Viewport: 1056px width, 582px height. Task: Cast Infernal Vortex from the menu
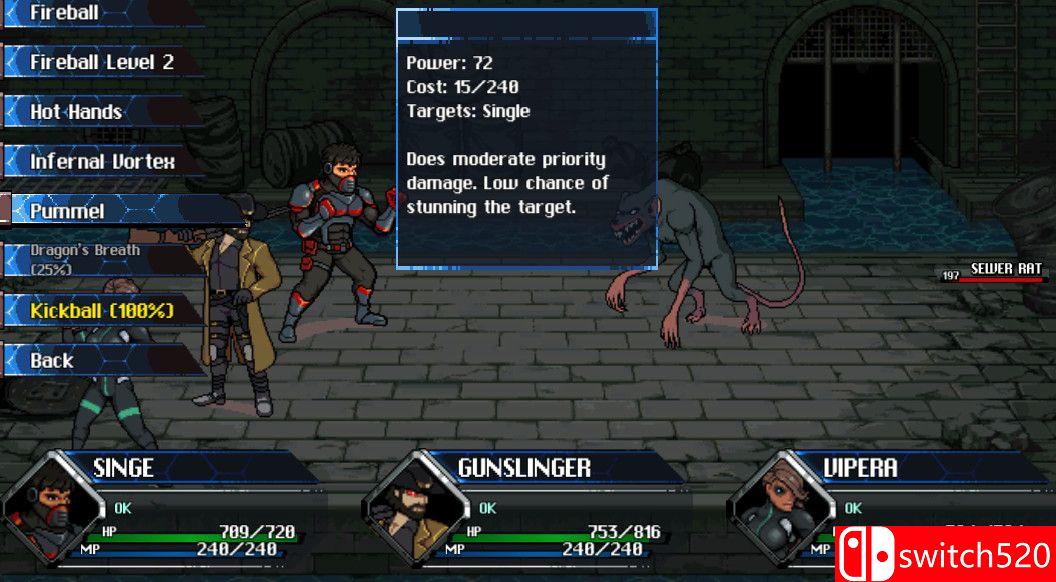[x=100, y=161]
